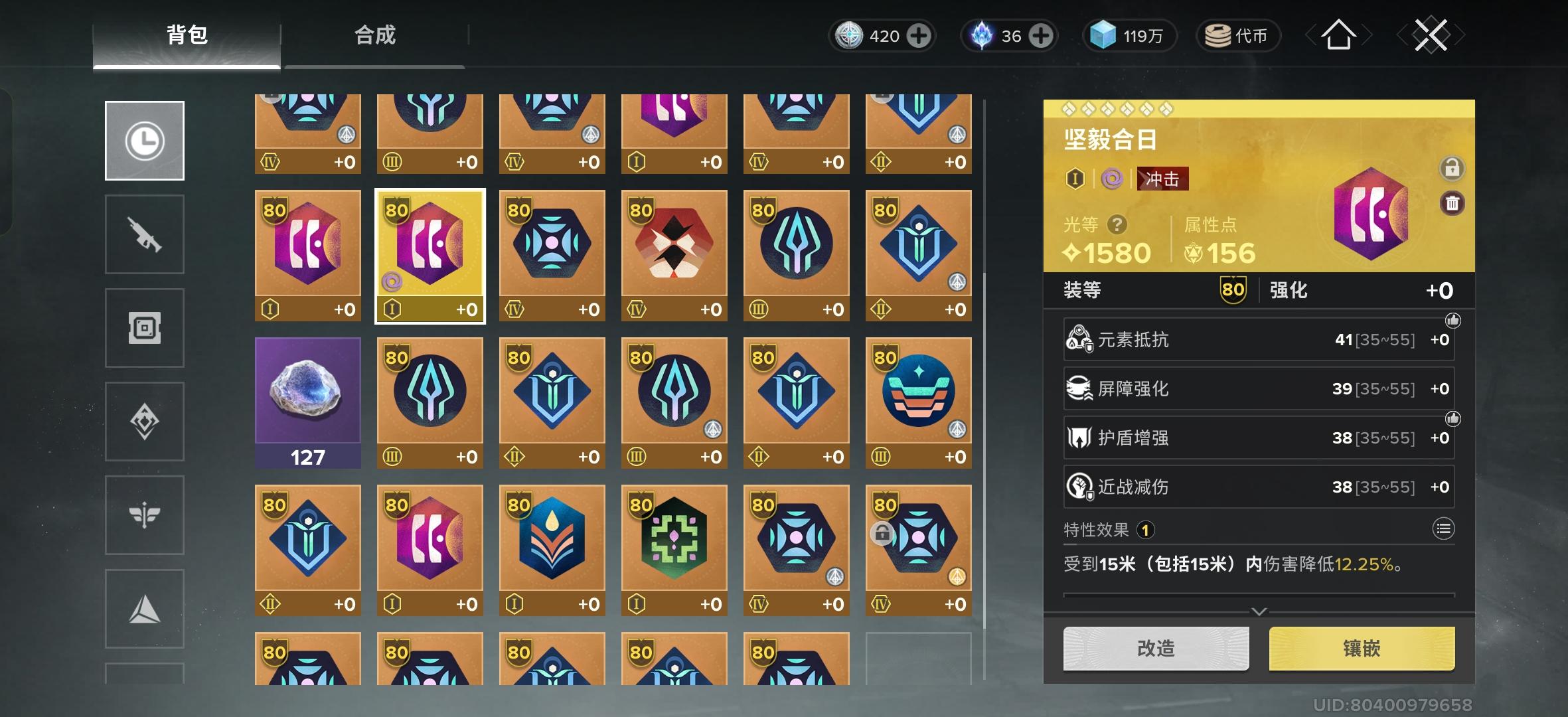Tap the trash icon to discard 坚毅合日
This screenshot has height=717, width=1568.
1452,204
